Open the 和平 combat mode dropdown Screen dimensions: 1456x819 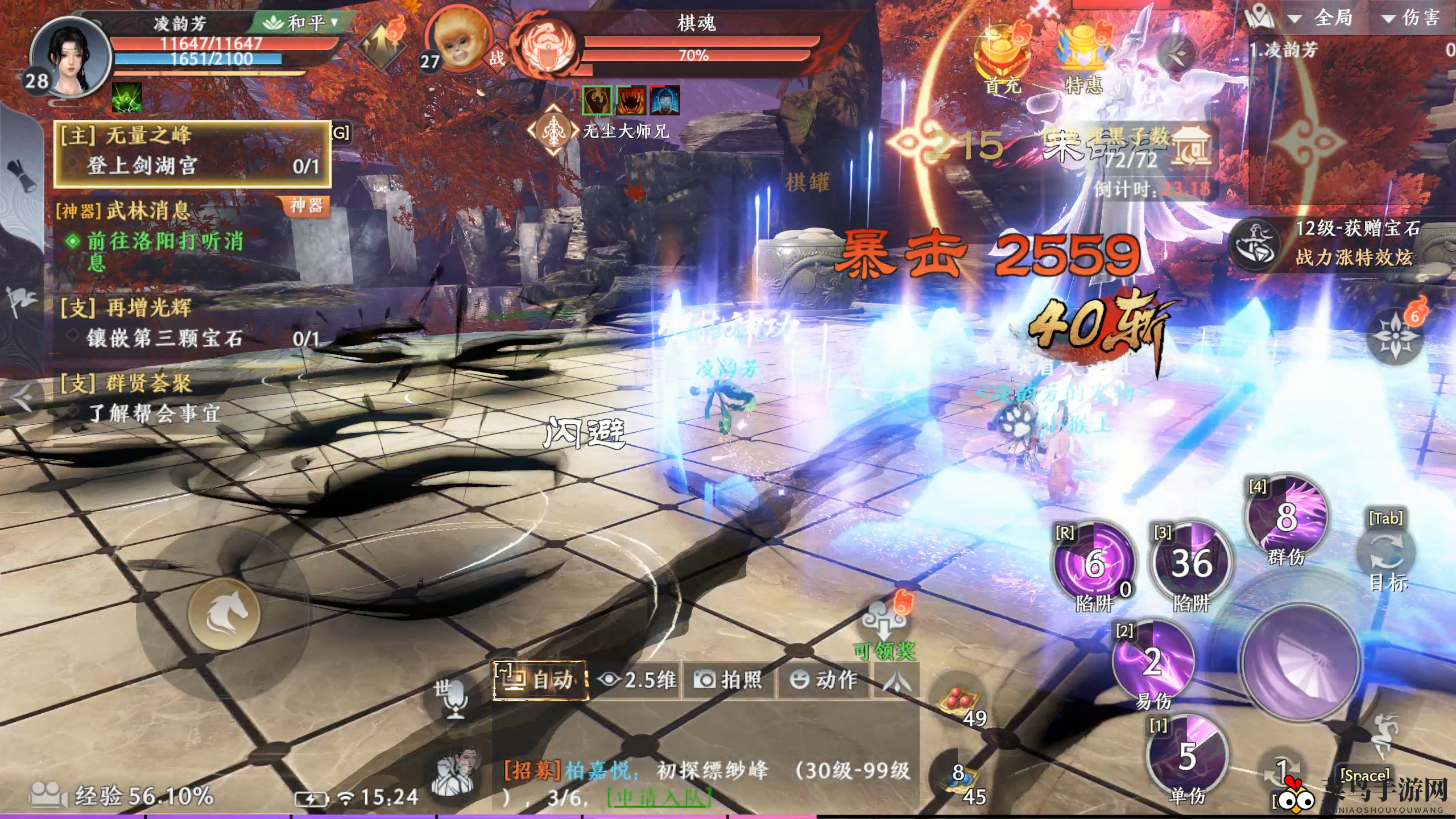(x=301, y=23)
